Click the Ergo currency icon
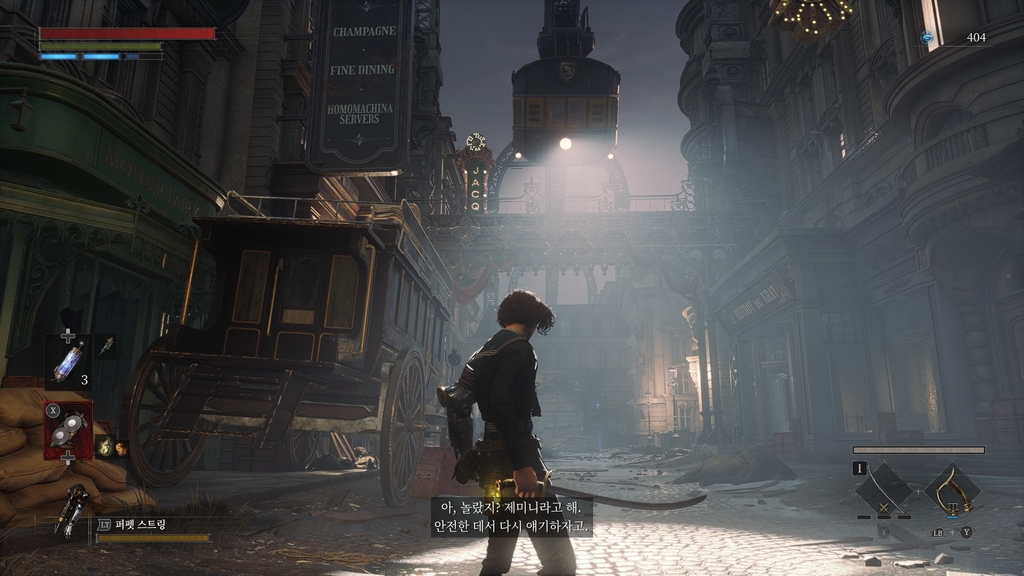 point(927,38)
